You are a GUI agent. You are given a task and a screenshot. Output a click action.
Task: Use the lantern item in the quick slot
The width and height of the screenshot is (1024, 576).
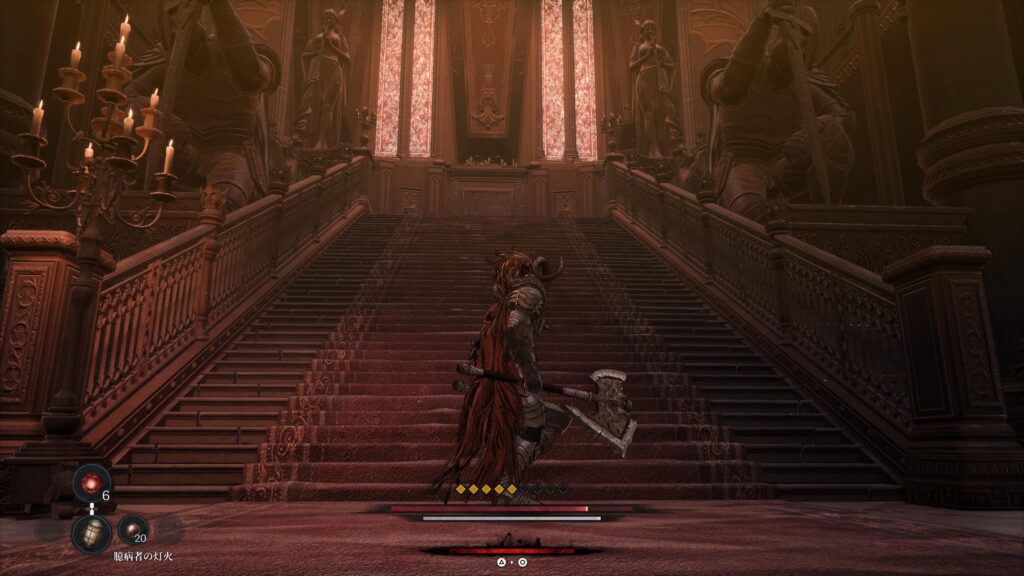coord(91,533)
